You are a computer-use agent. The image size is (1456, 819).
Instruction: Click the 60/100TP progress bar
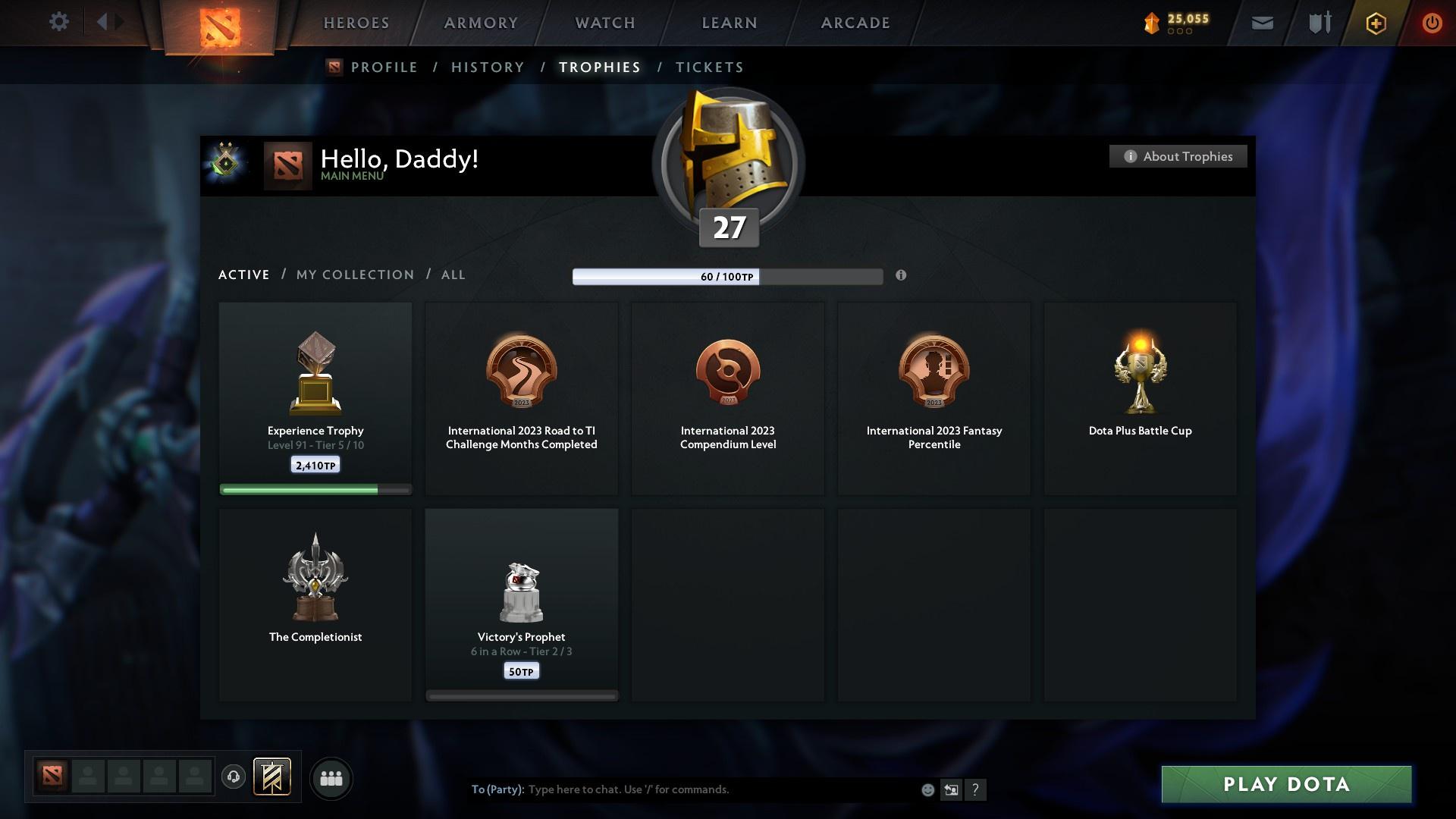tap(728, 277)
